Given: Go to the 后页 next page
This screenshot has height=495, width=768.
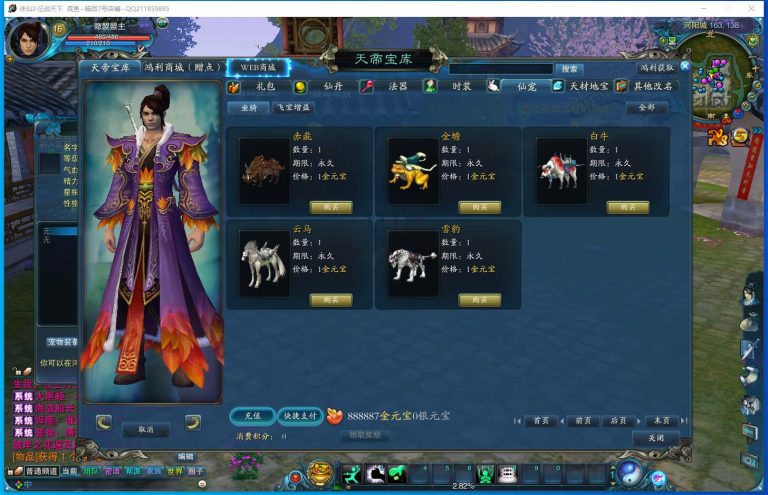Looking at the screenshot, I should [619, 421].
